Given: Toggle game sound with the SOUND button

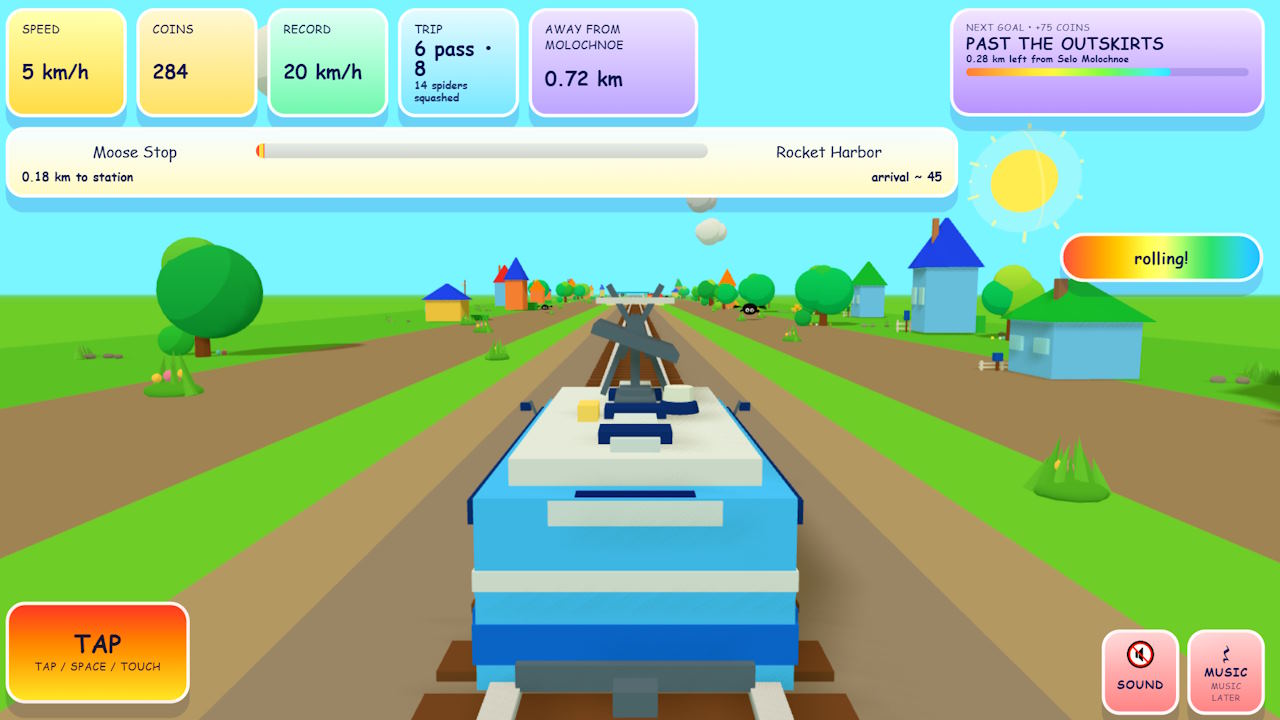Looking at the screenshot, I should pos(1140,670).
